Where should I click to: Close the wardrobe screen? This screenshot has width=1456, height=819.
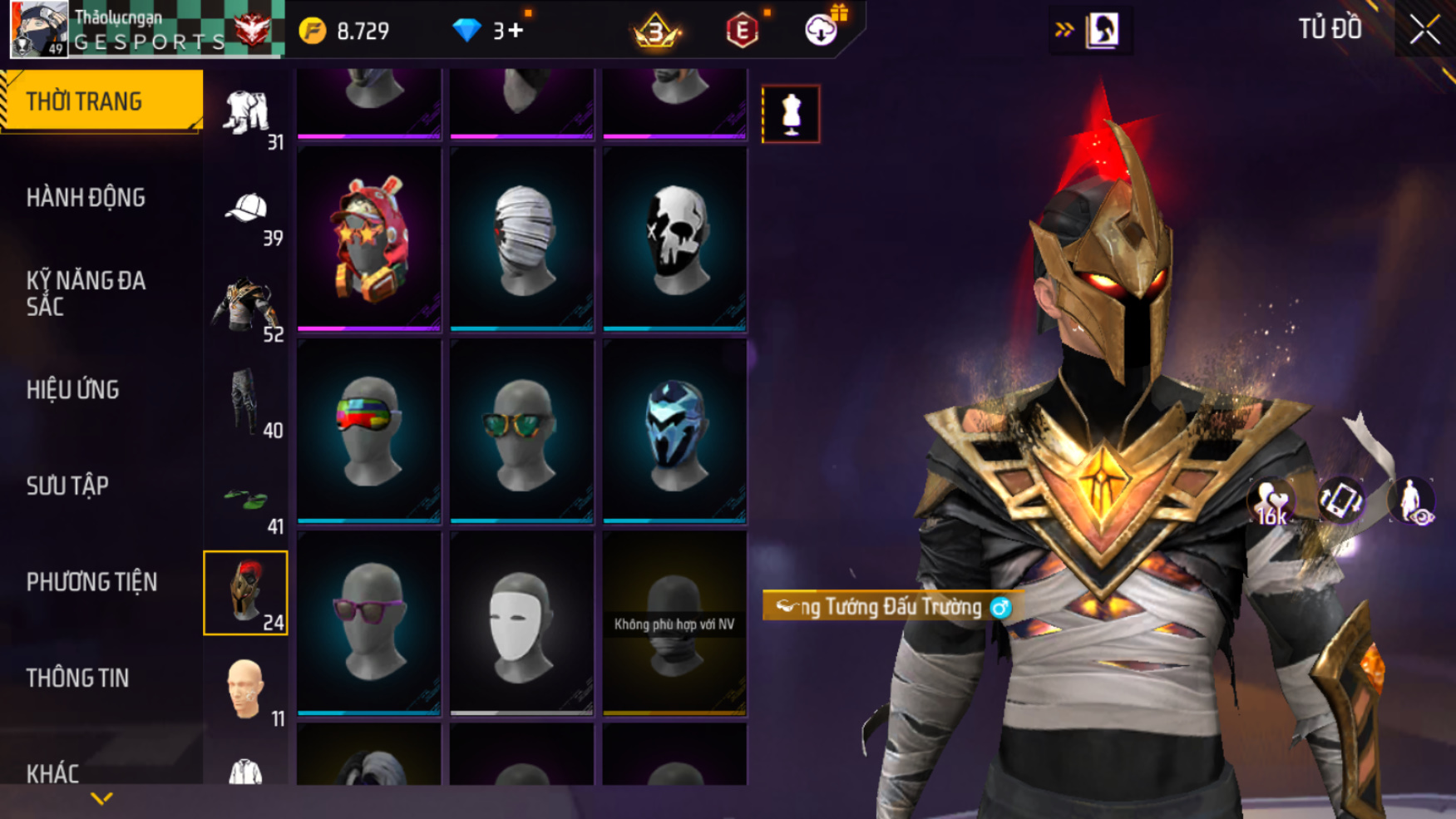(1424, 31)
